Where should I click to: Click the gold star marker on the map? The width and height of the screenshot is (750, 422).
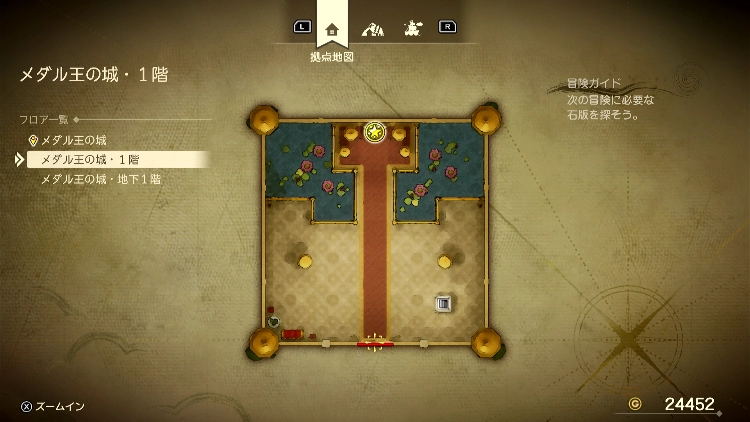tap(375, 131)
